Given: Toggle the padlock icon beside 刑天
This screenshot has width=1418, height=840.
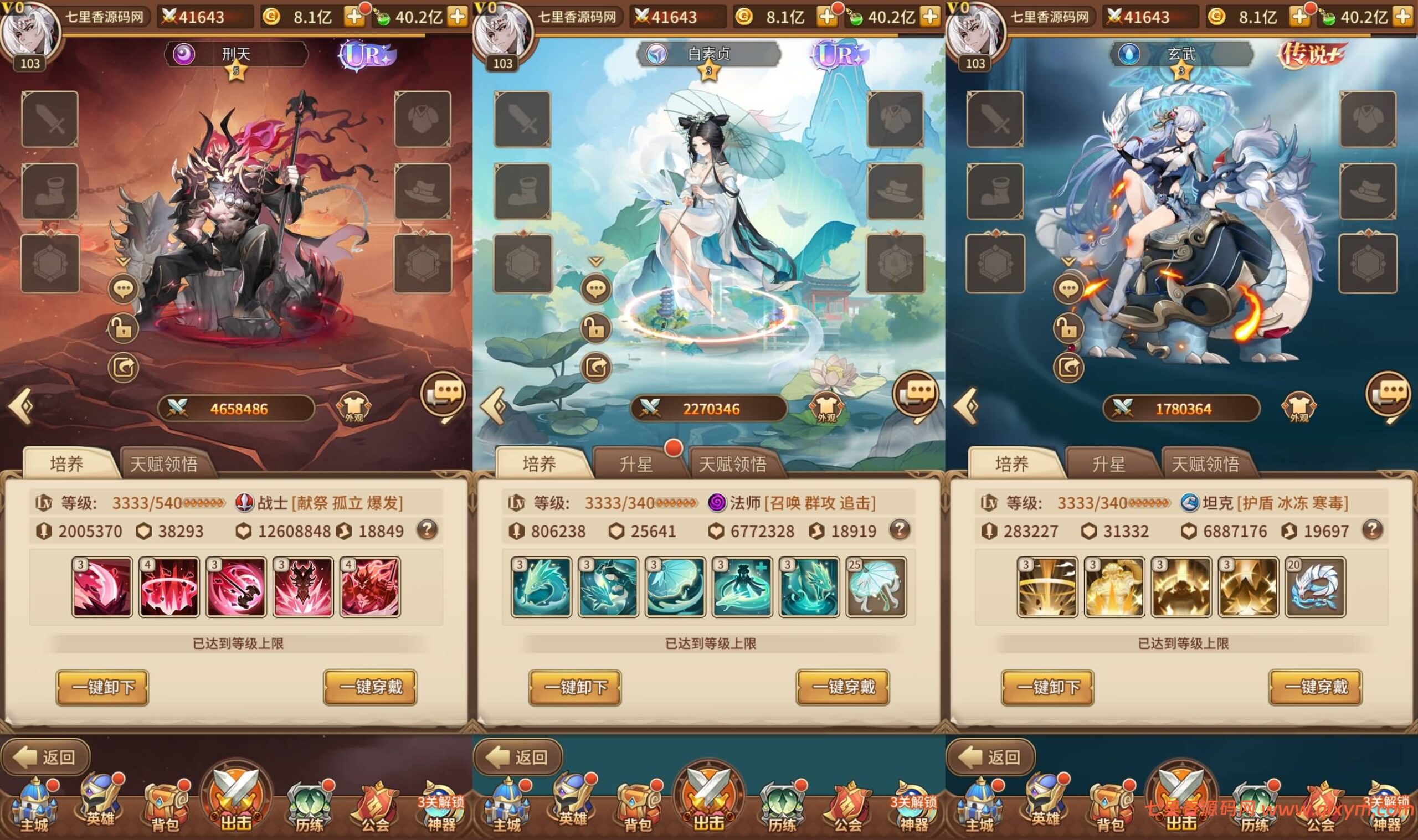Looking at the screenshot, I should pos(124,328).
